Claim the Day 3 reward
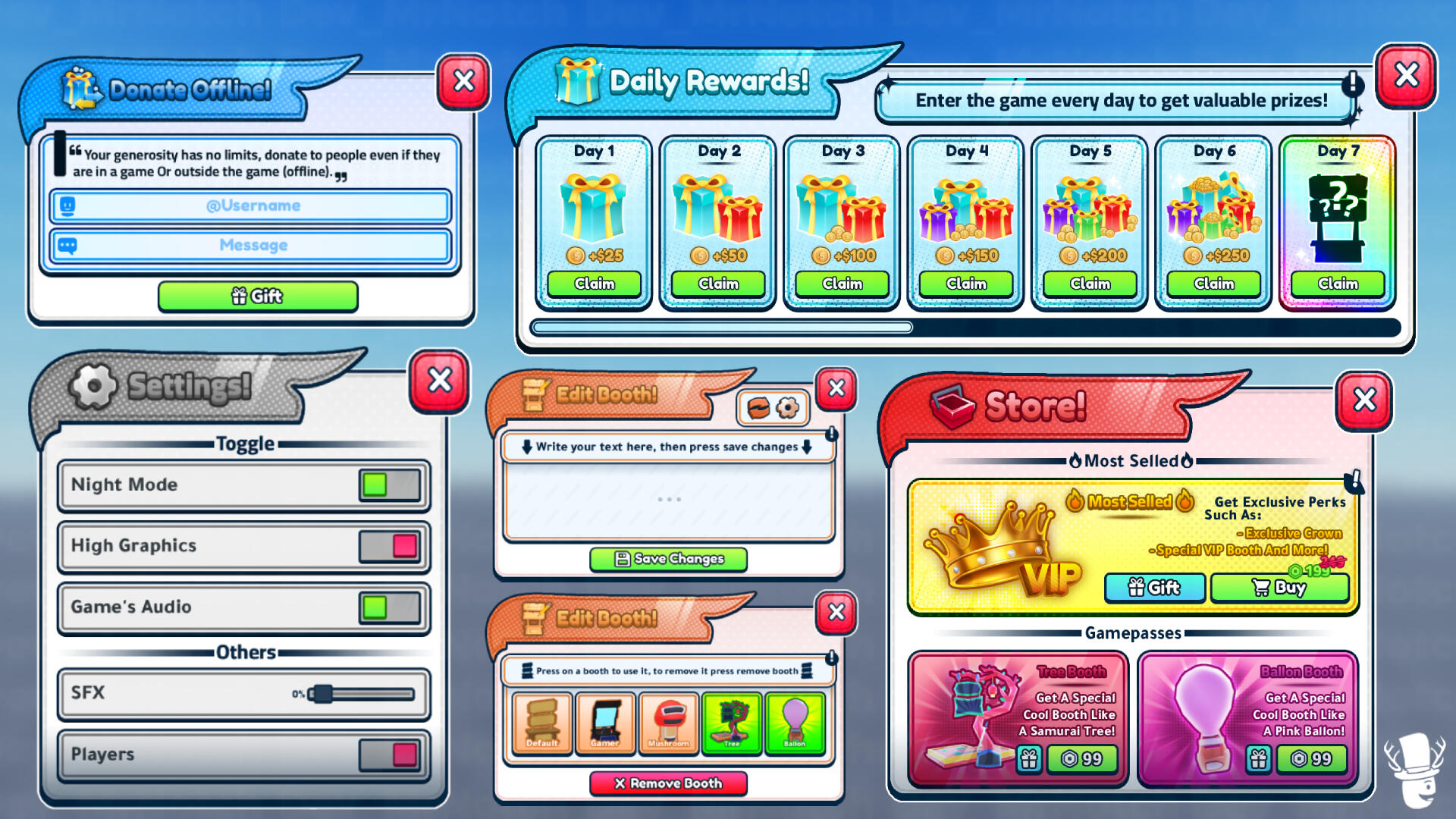 [x=842, y=284]
